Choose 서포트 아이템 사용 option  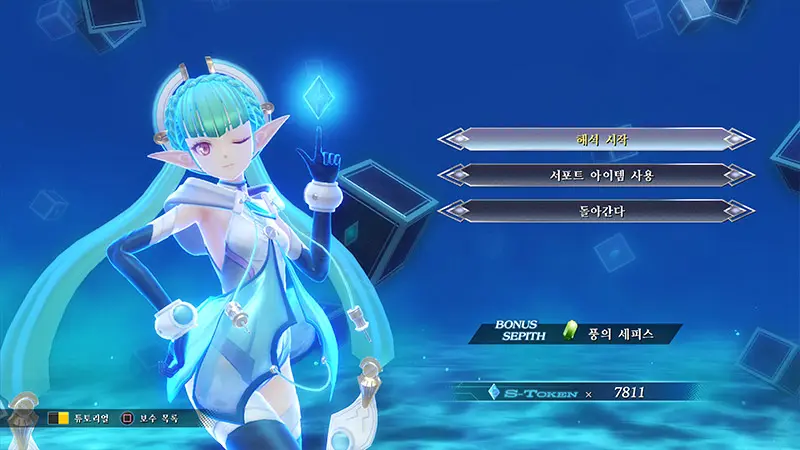click(x=596, y=175)
